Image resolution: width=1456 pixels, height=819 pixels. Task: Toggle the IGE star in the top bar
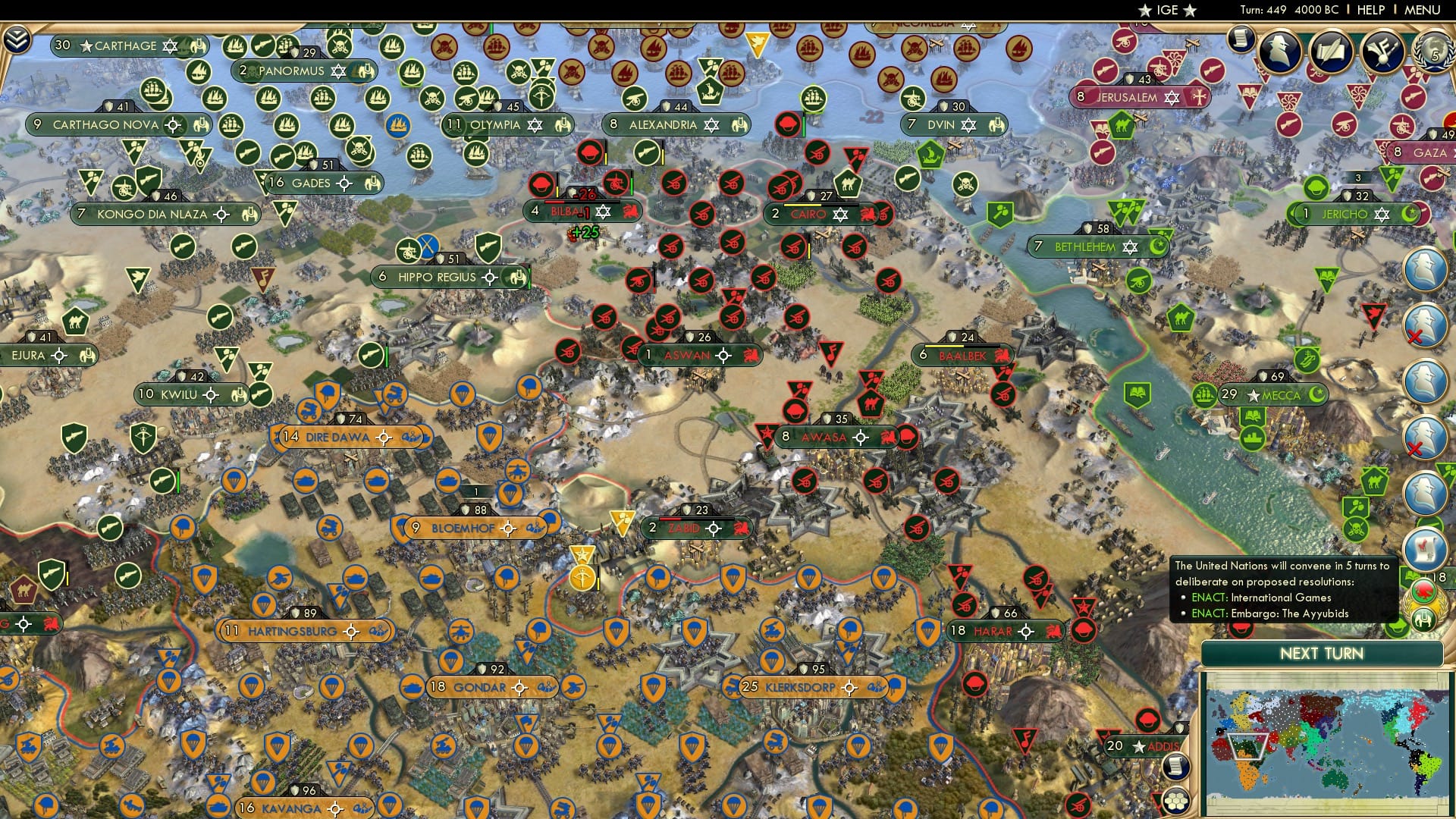(x=1144, y=11)
